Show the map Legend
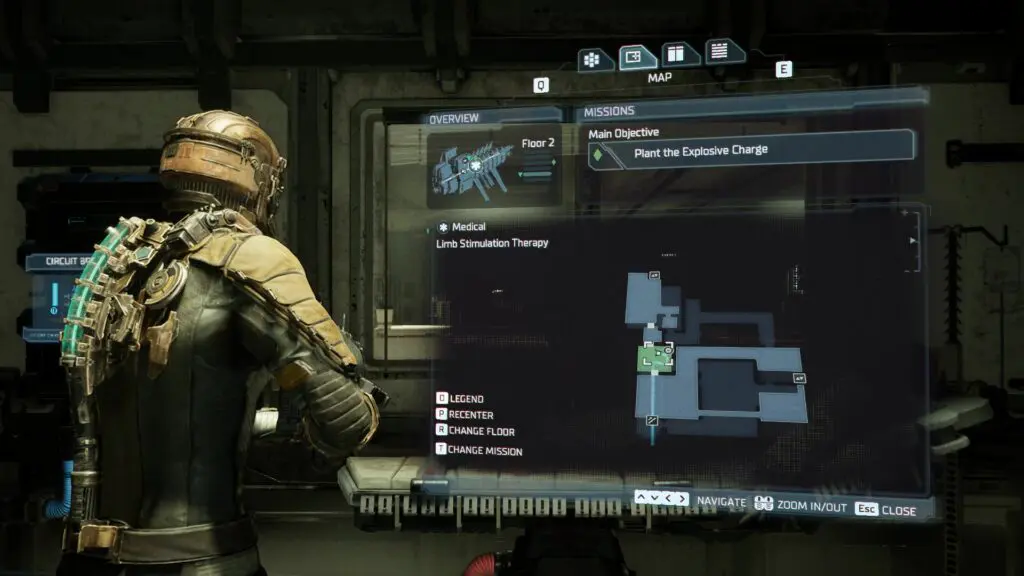This screenshot has height=576, width=1024. [460, 399]
